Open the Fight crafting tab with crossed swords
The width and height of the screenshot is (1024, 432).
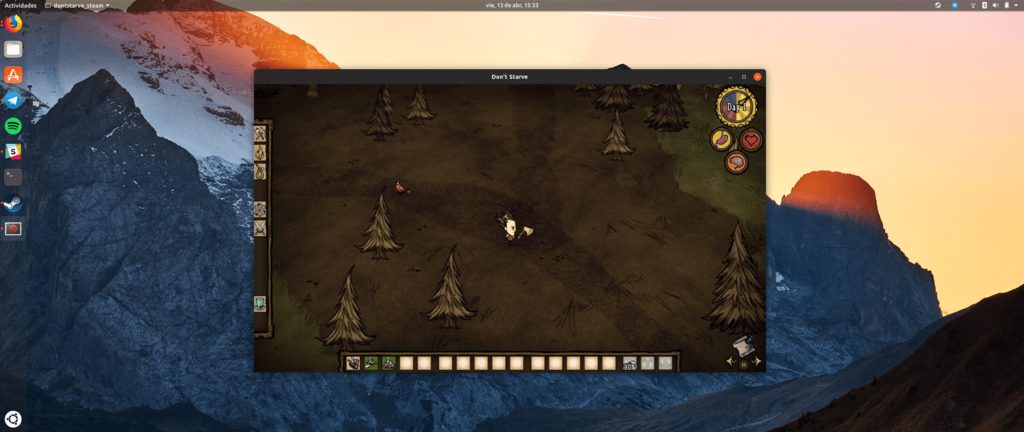pyautogui.click(x=260, y=229)
